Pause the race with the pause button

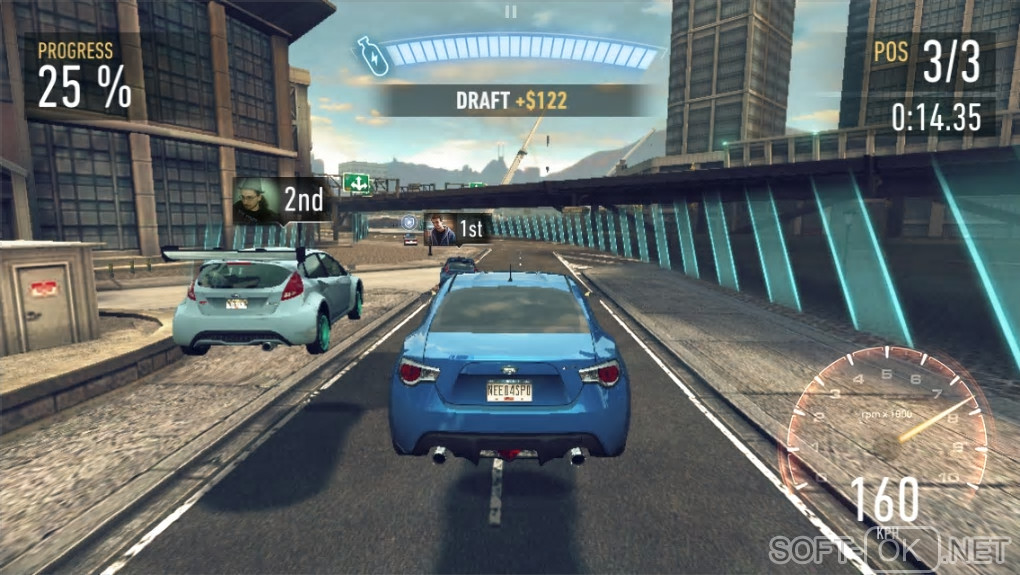511,12
